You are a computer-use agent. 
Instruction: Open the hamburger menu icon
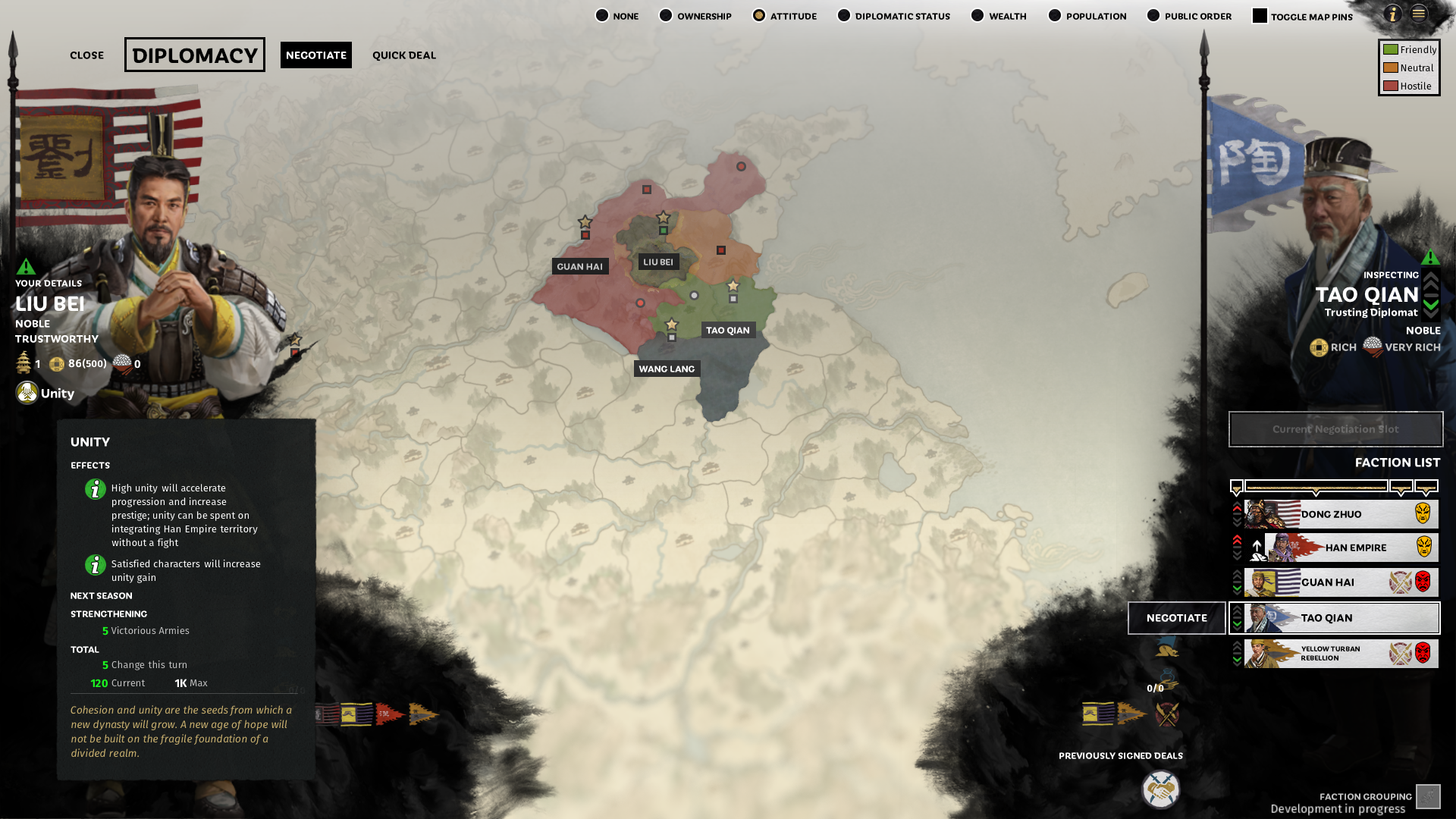coord(1419,14)
